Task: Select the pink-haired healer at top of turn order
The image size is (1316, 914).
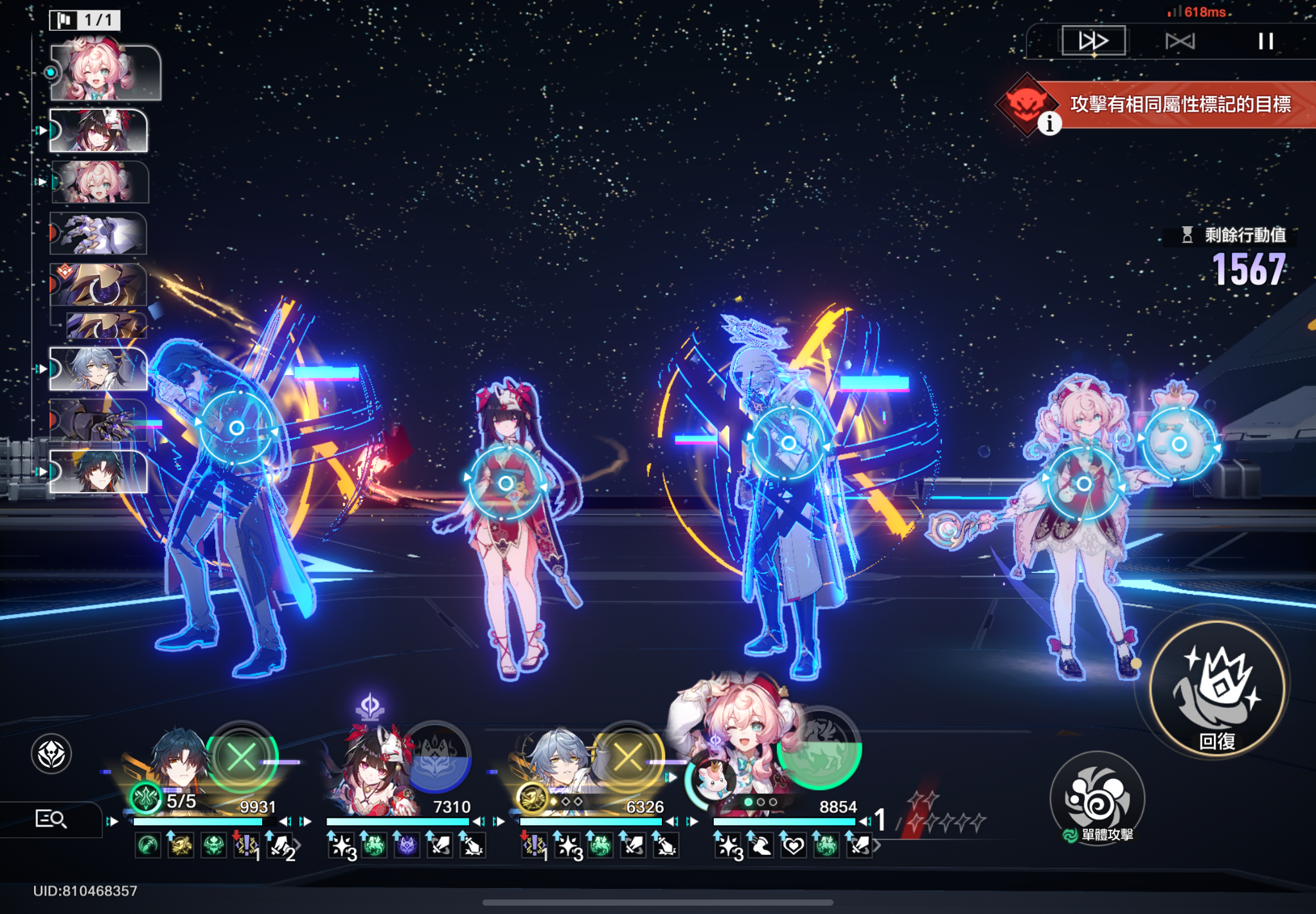Action: click(x=105, y=73)
